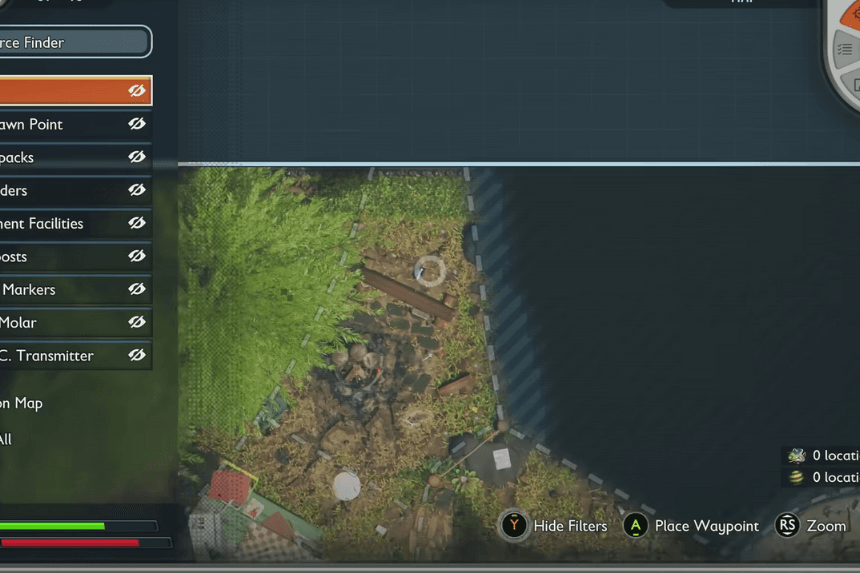Toggle visibility on the orange highlighted filter row

pyautogui.click(x=137, y=90)
